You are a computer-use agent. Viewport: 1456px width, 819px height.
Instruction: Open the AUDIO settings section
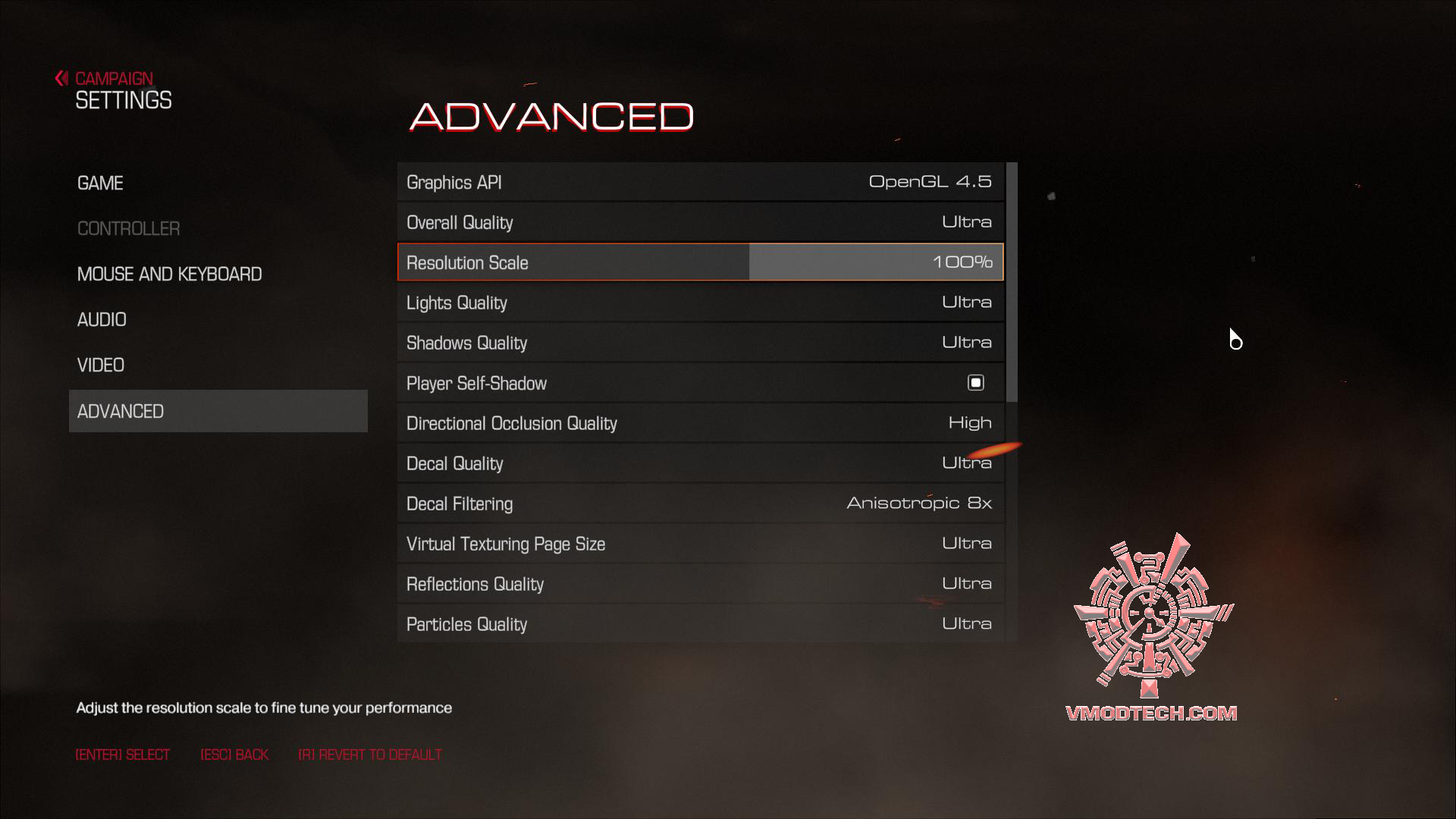coord(102,319)
